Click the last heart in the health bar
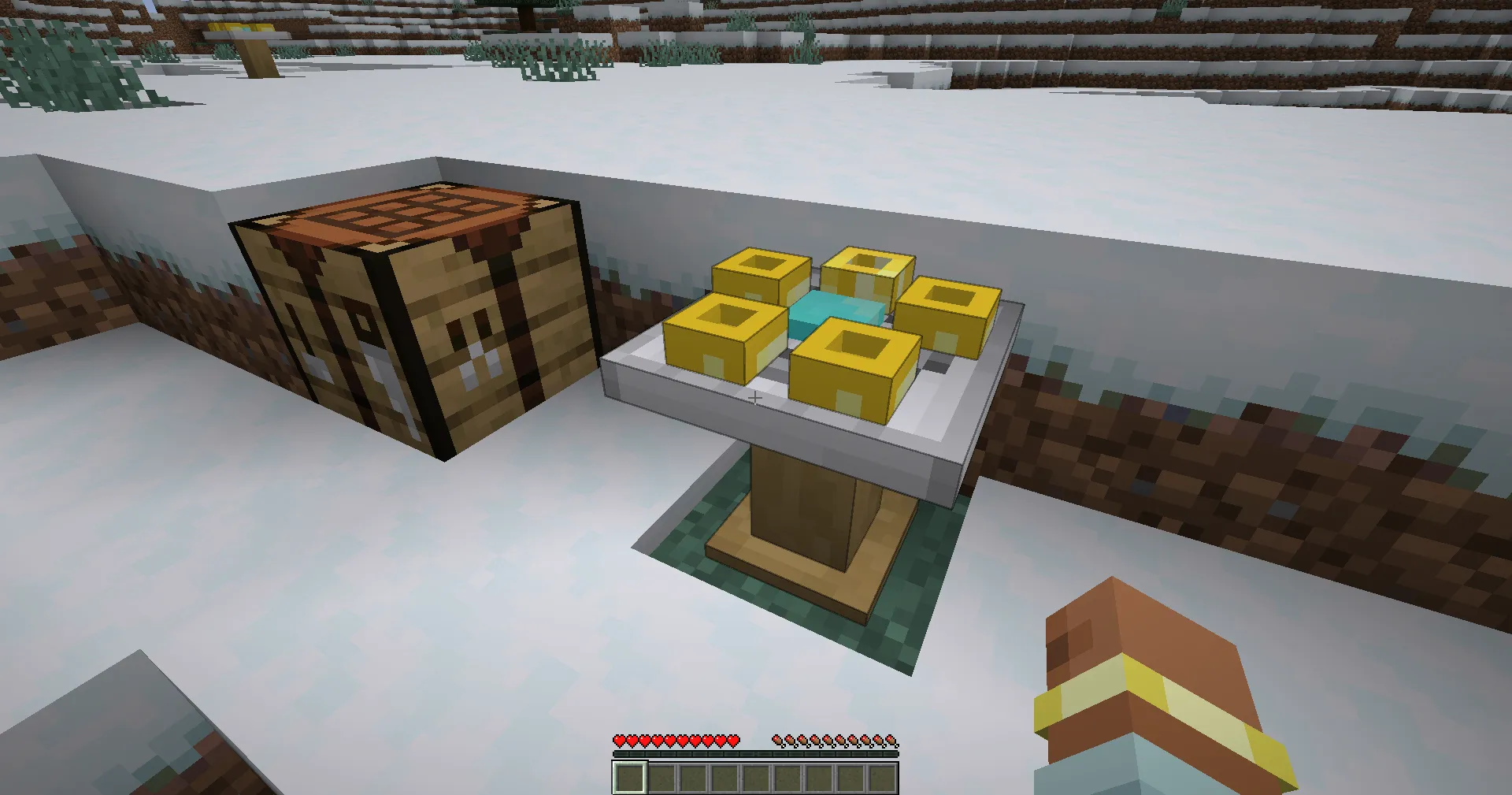Screen dimensions: 1512x795 click(x=733, y=741)
